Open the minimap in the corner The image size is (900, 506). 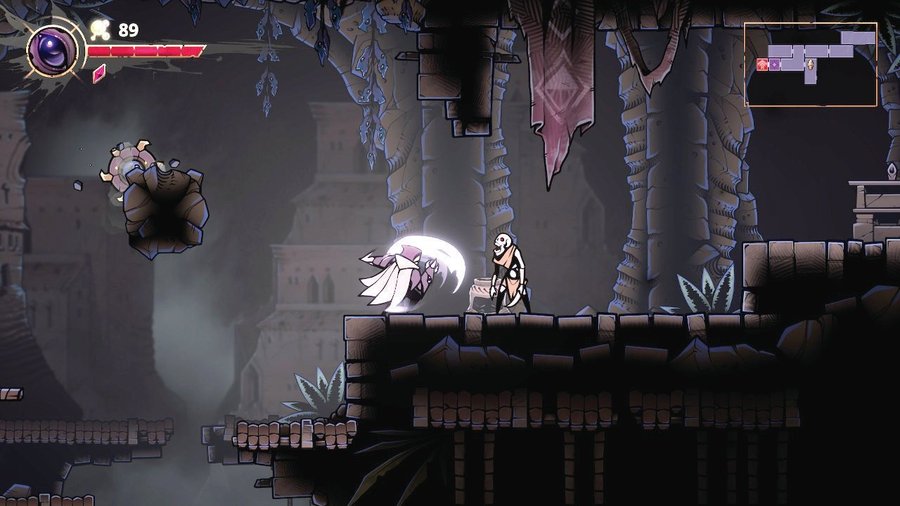coord(810,64)
